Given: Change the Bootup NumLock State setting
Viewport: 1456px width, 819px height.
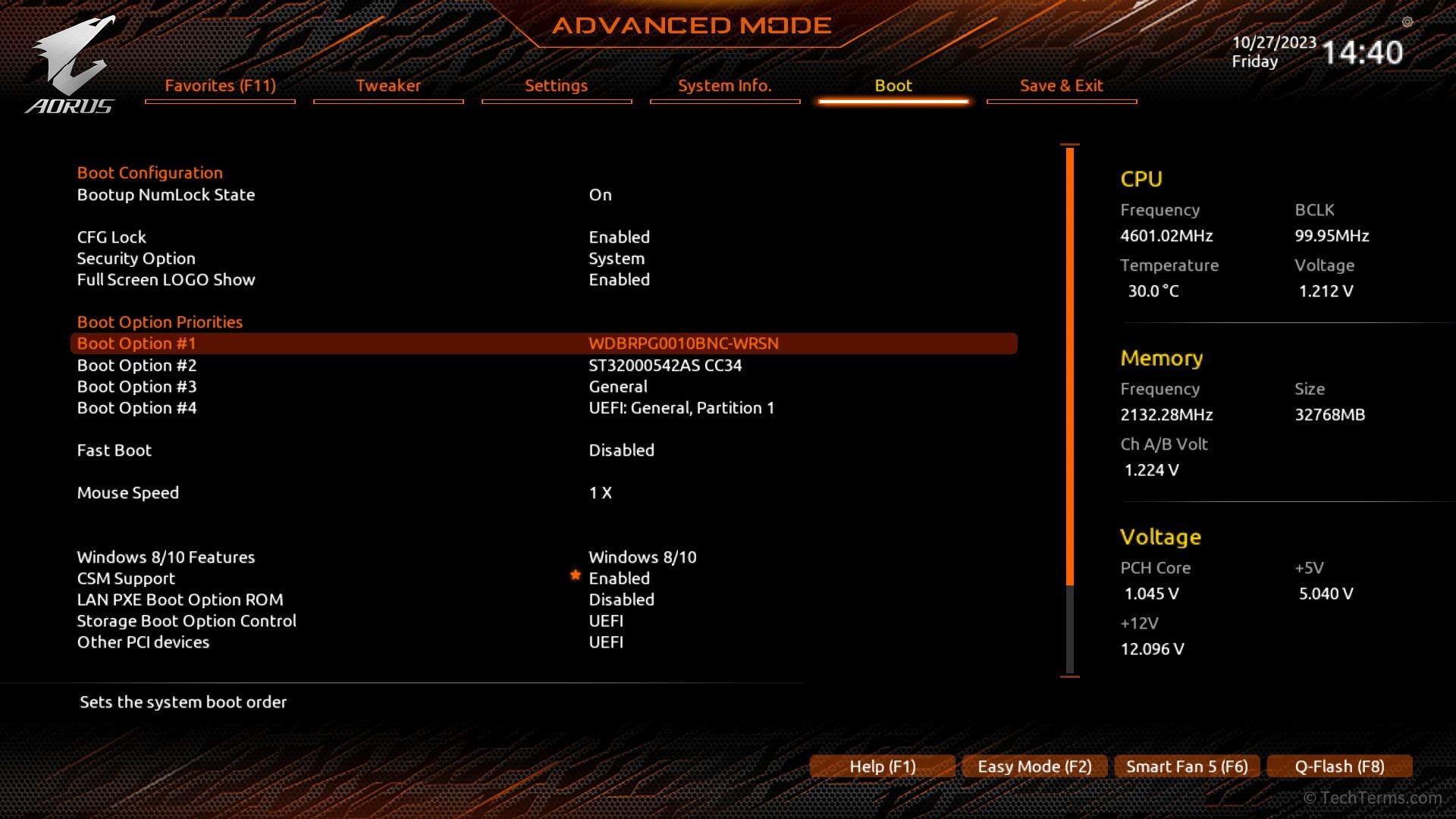Looking at the screenshot, I should [x=165, y=195].
